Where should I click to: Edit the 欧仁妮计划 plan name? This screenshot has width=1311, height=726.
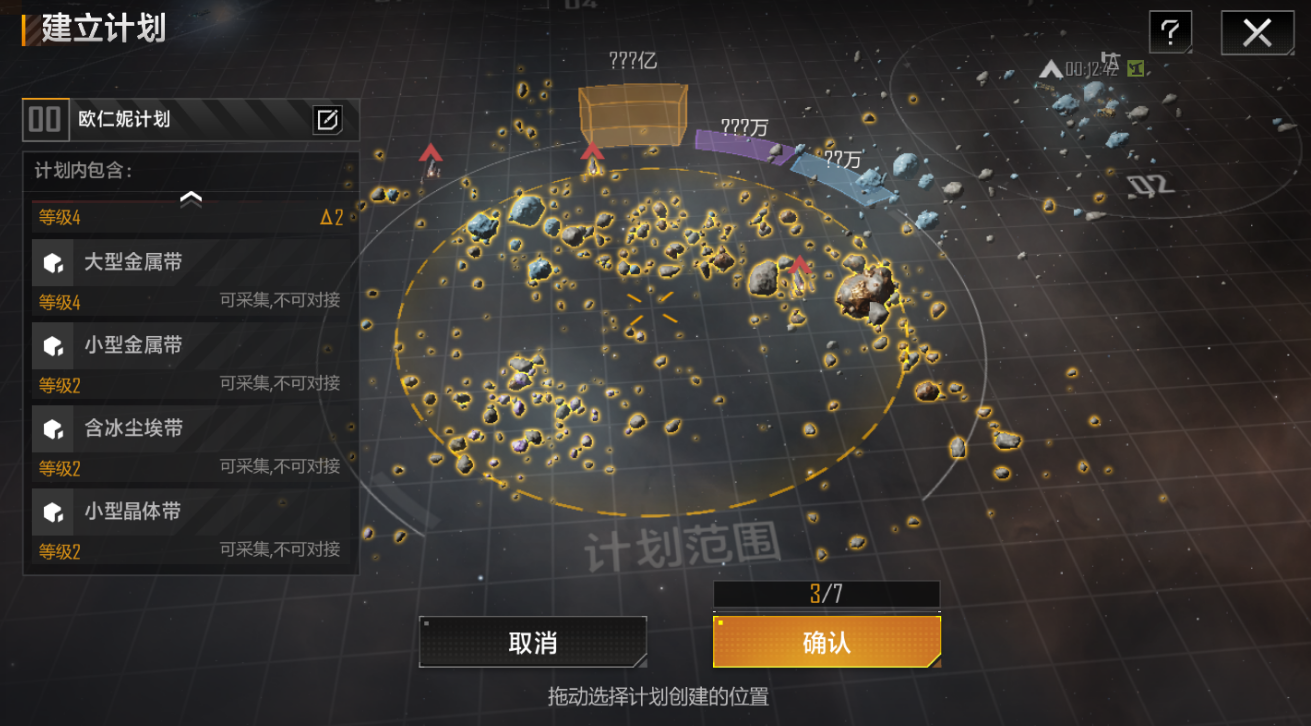click(327, 120)
